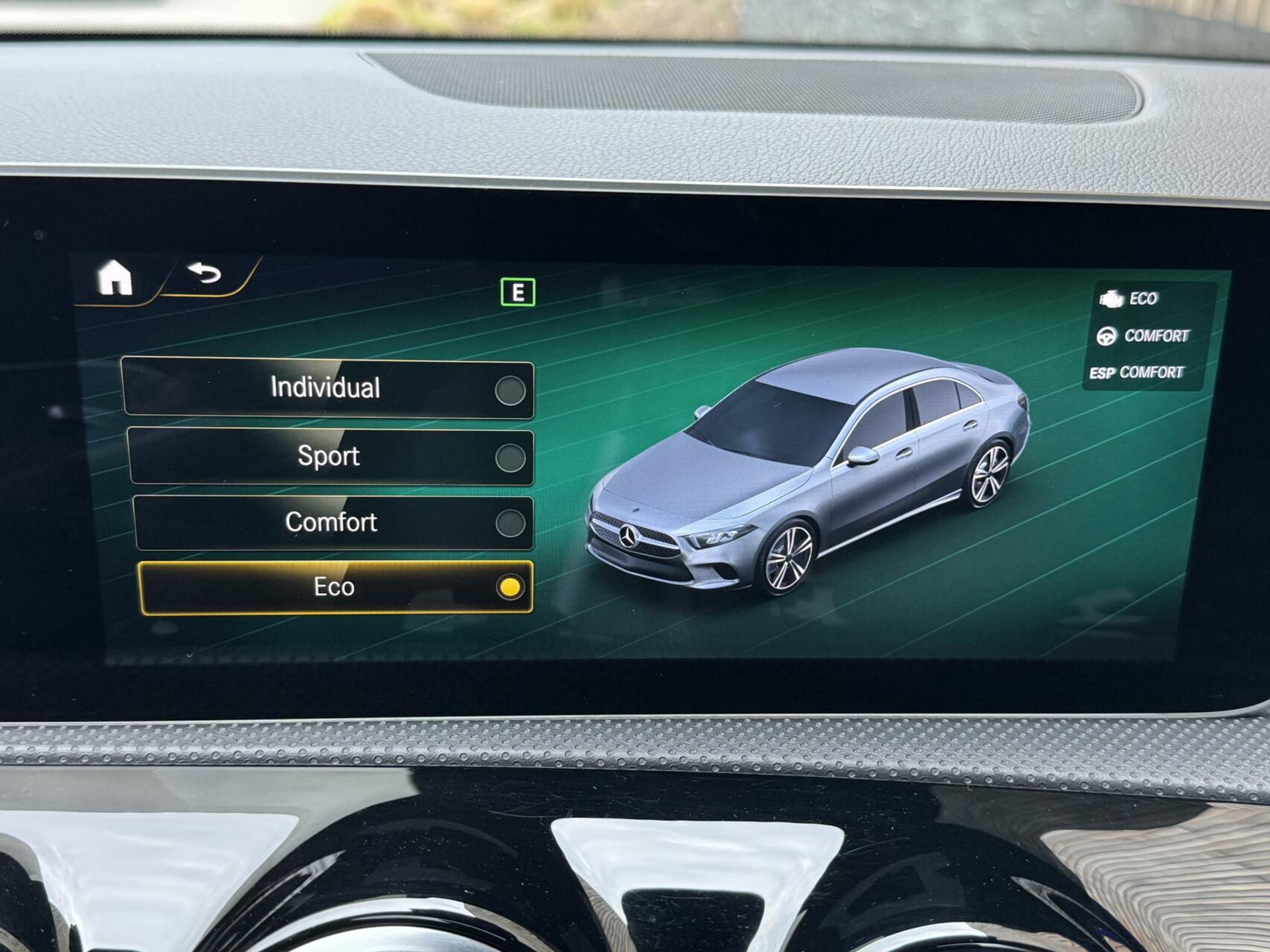1270x952 pixels.
Task: Tap the highlighted Eco selection bar
Action: click(x=334, y=587)
